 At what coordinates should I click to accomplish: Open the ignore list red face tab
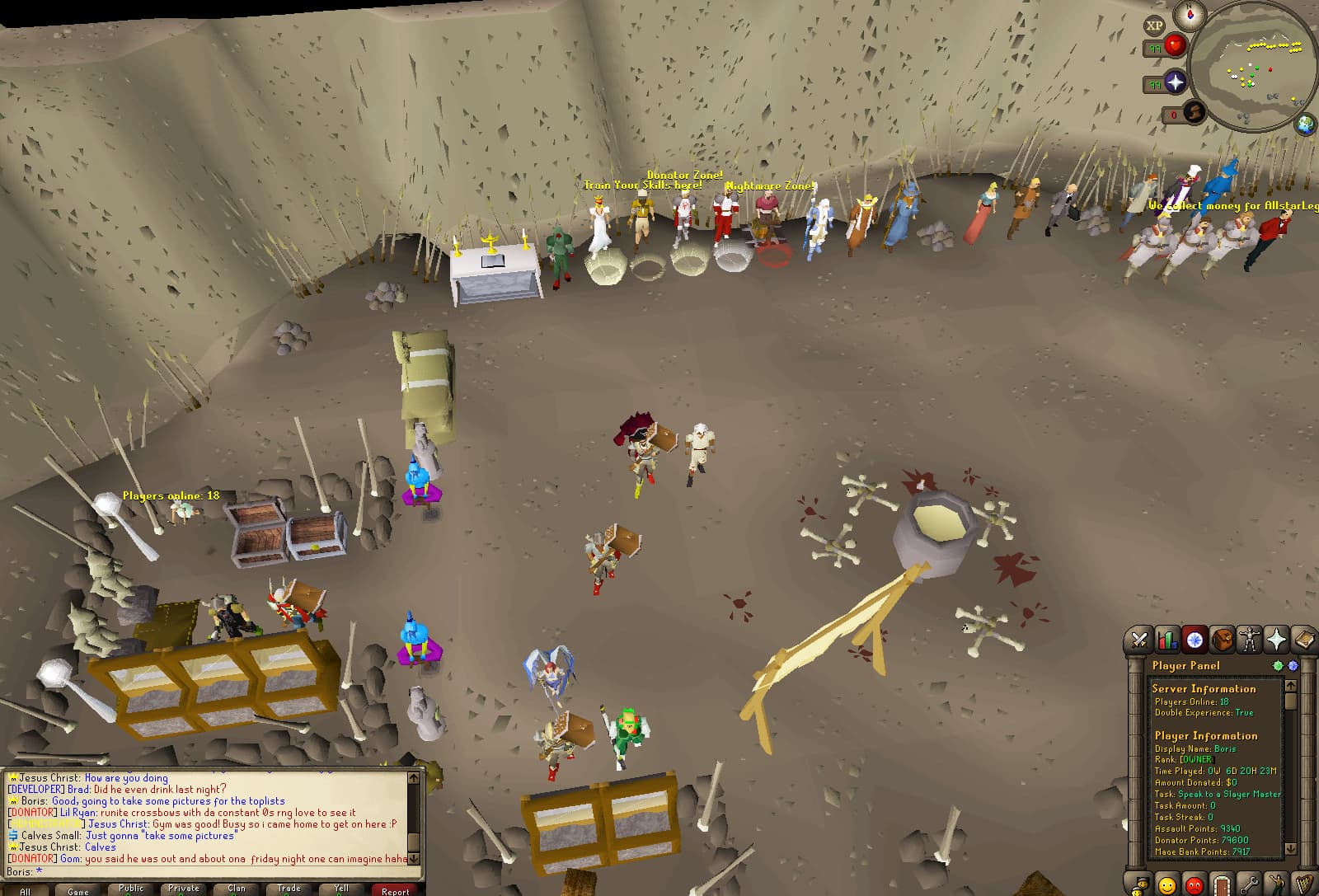(1195, 884)
